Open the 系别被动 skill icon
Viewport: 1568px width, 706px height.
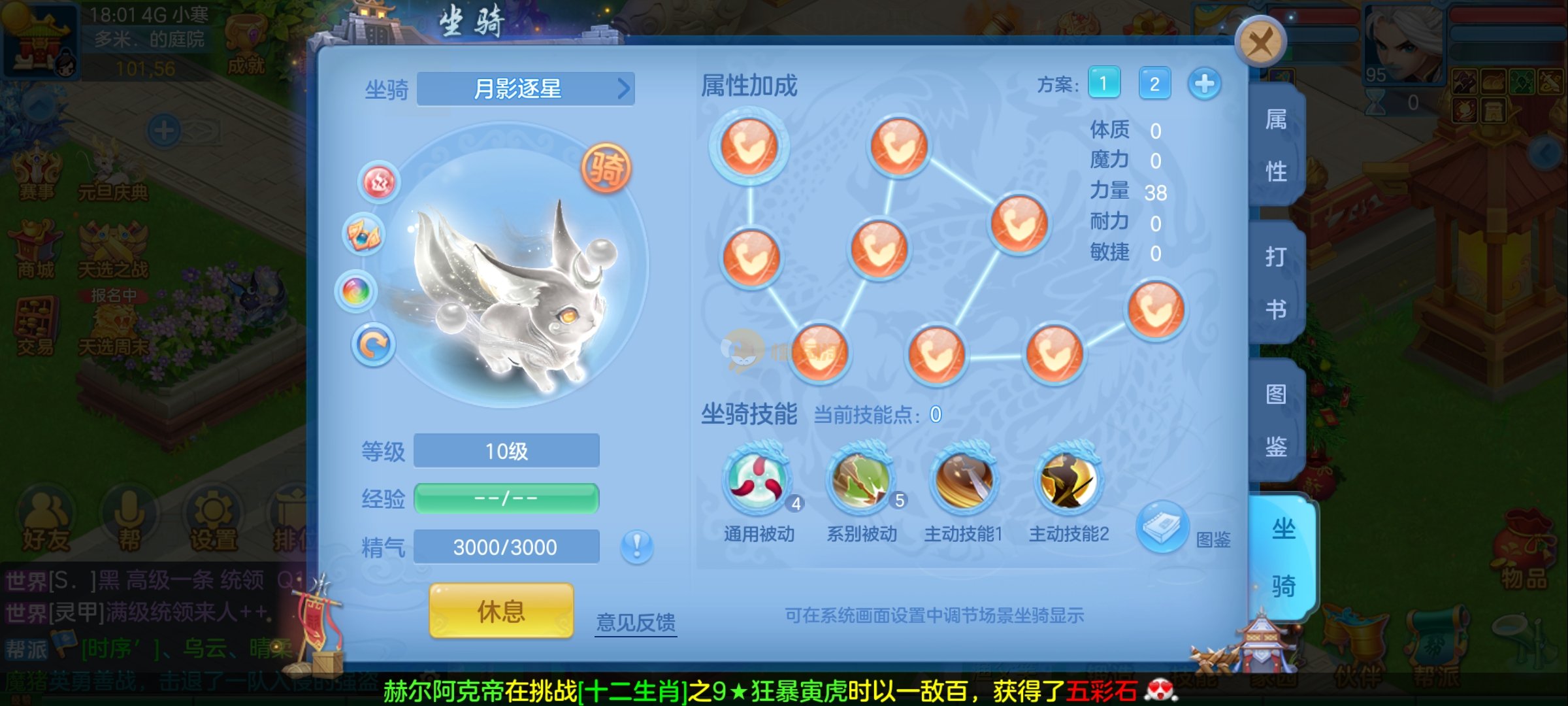(861, 481)
